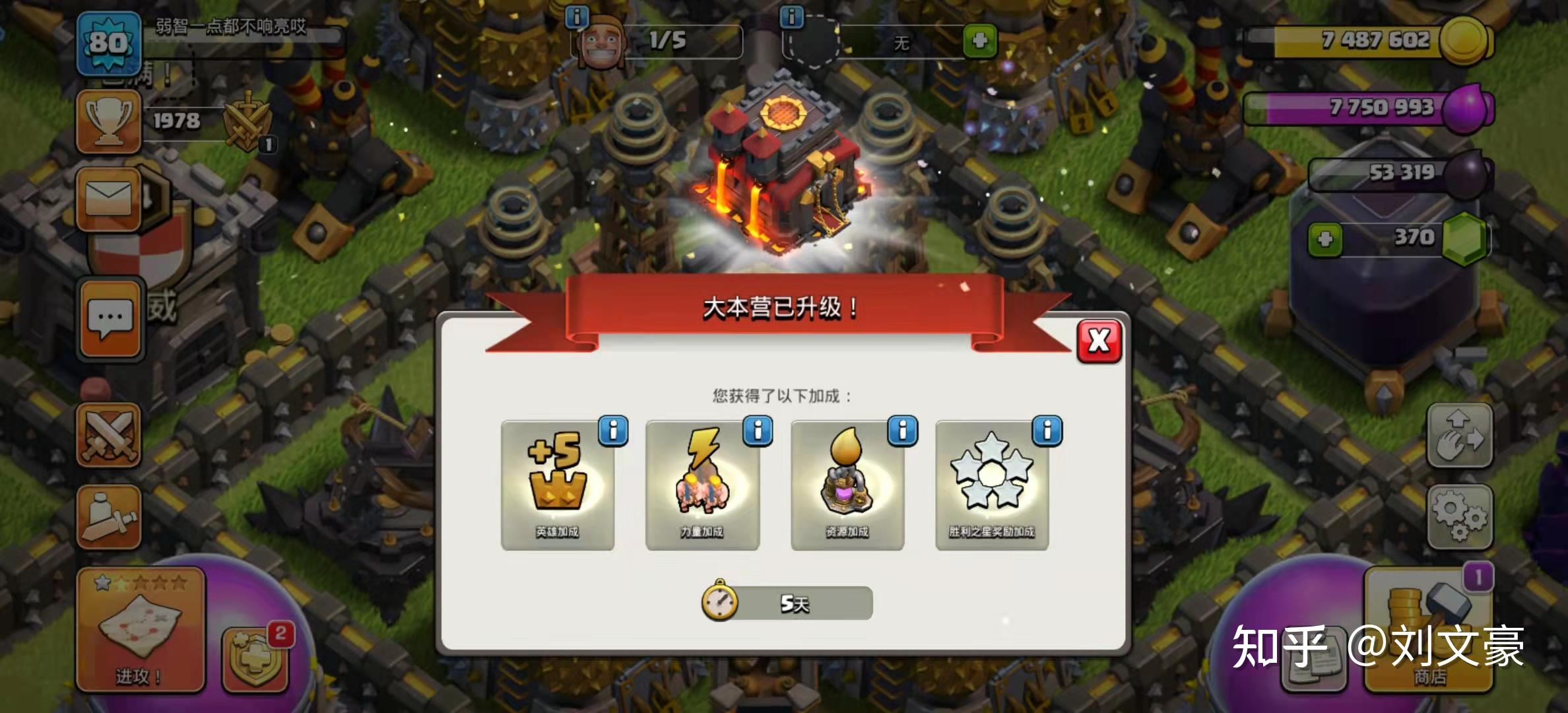Tap the 进攻 attack button
The image size is (1568, 713).
point(140,630)
